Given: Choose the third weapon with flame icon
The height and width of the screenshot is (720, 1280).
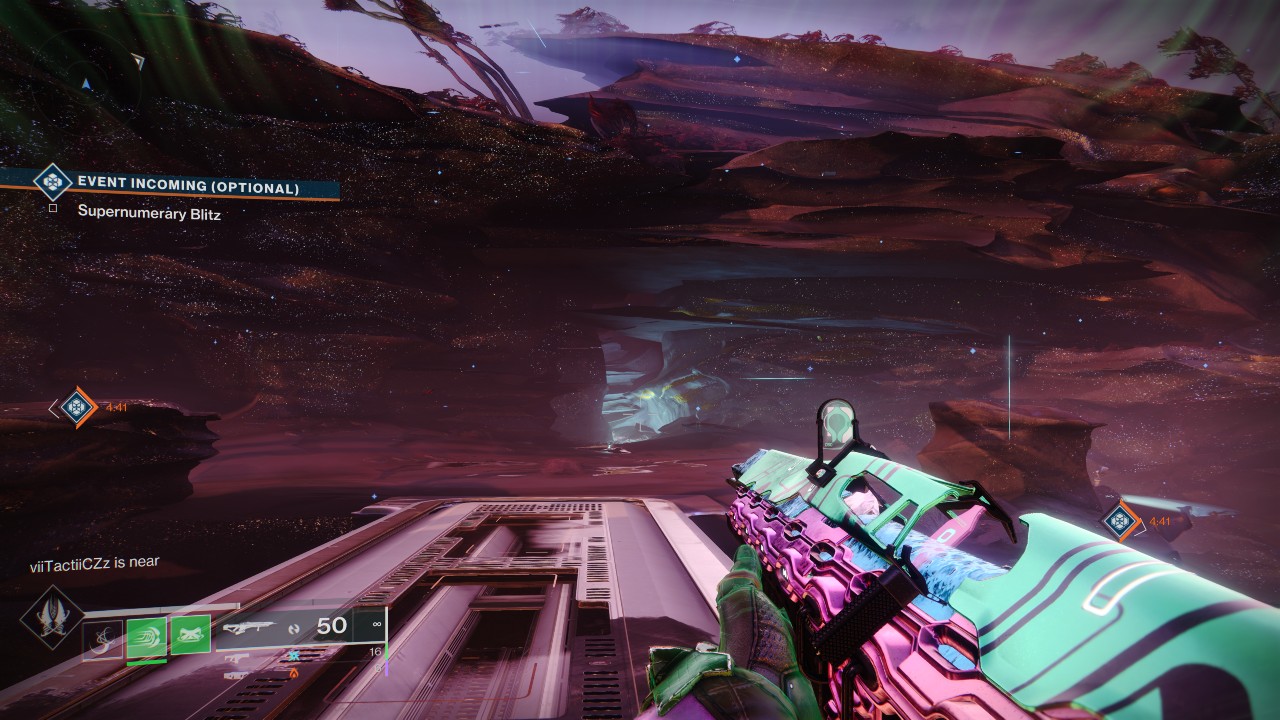Looking at the screenshot, I should [x=236, y=675].
